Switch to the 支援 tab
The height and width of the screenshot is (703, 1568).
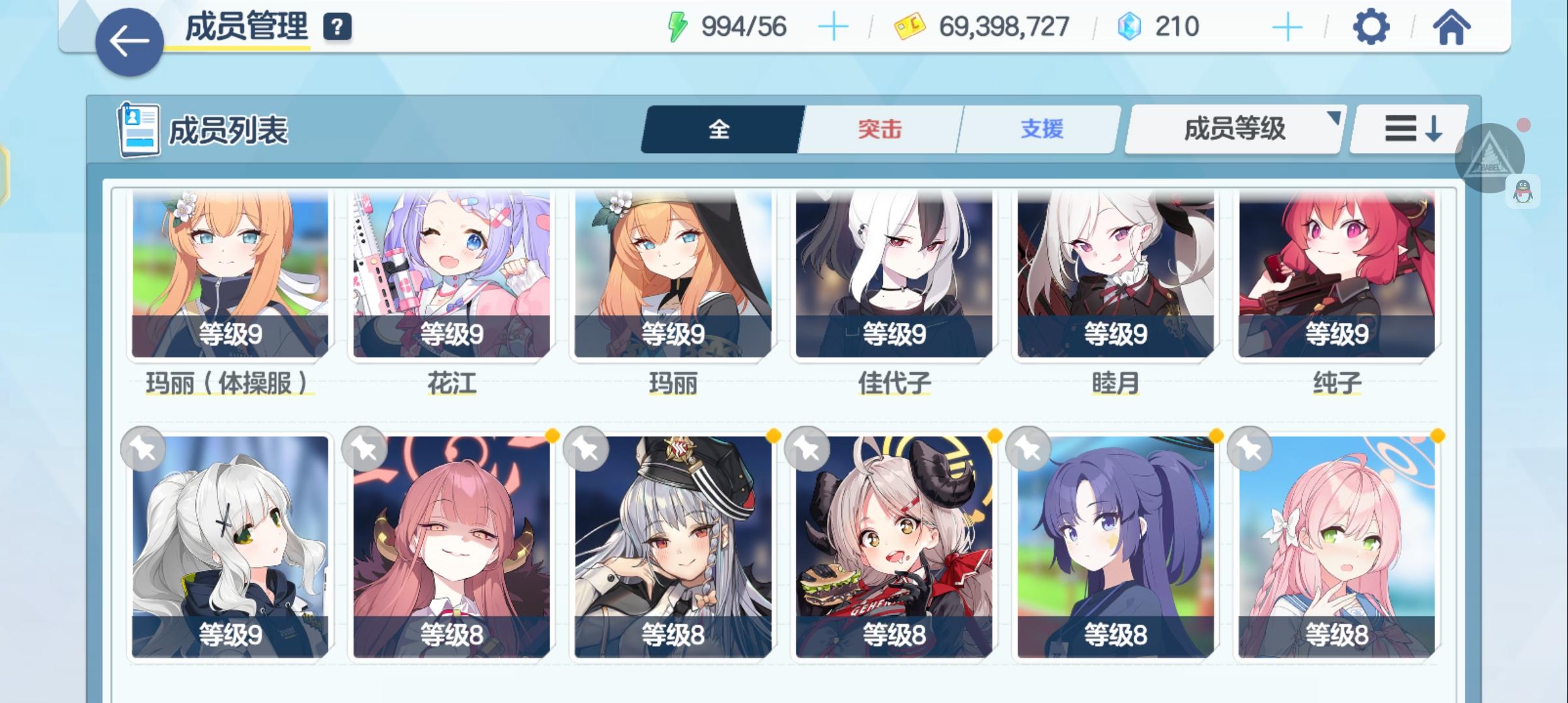pos(1039,129)
